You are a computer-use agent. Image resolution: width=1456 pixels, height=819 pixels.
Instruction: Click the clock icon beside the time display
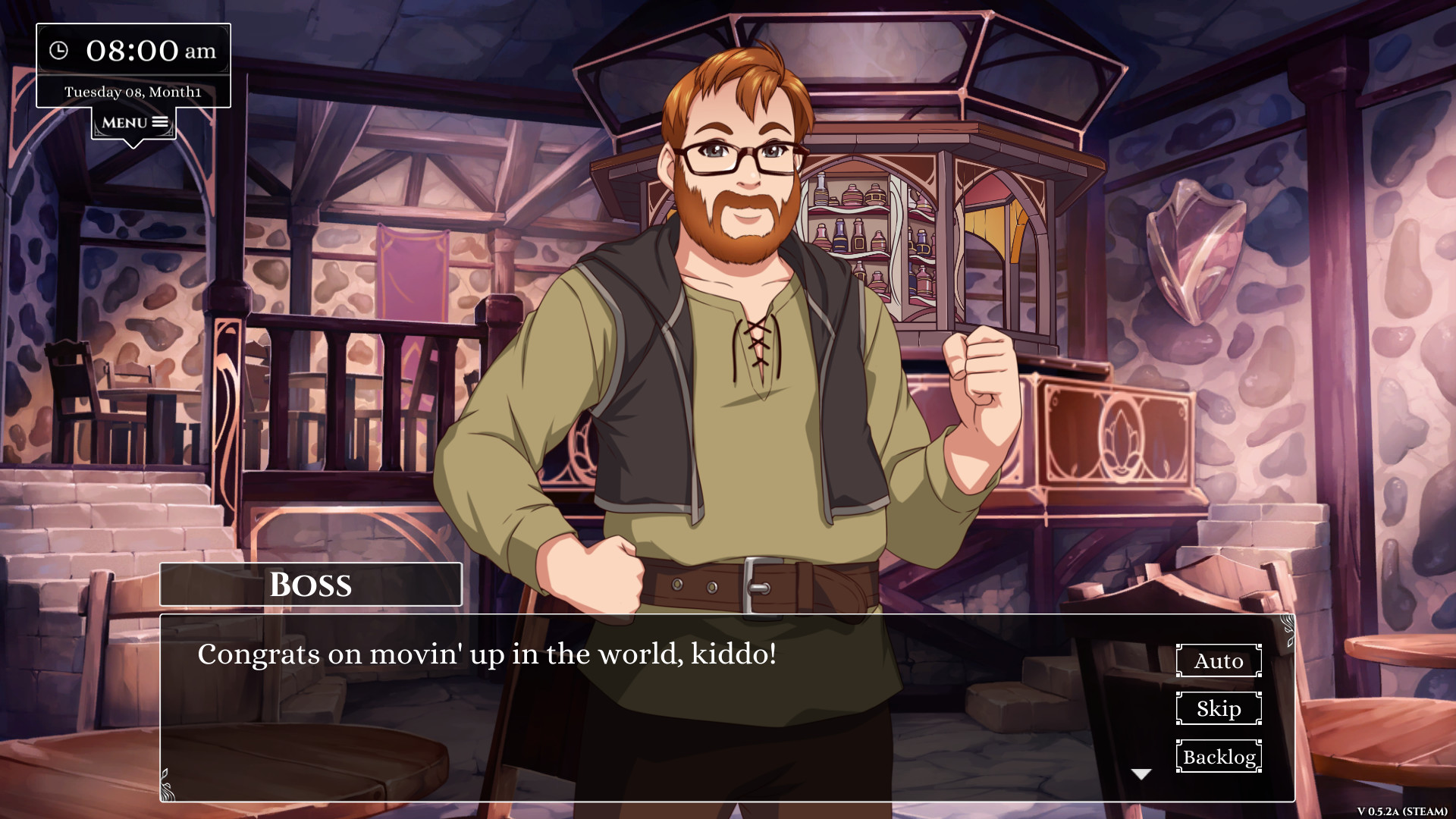tap(60, 52)
